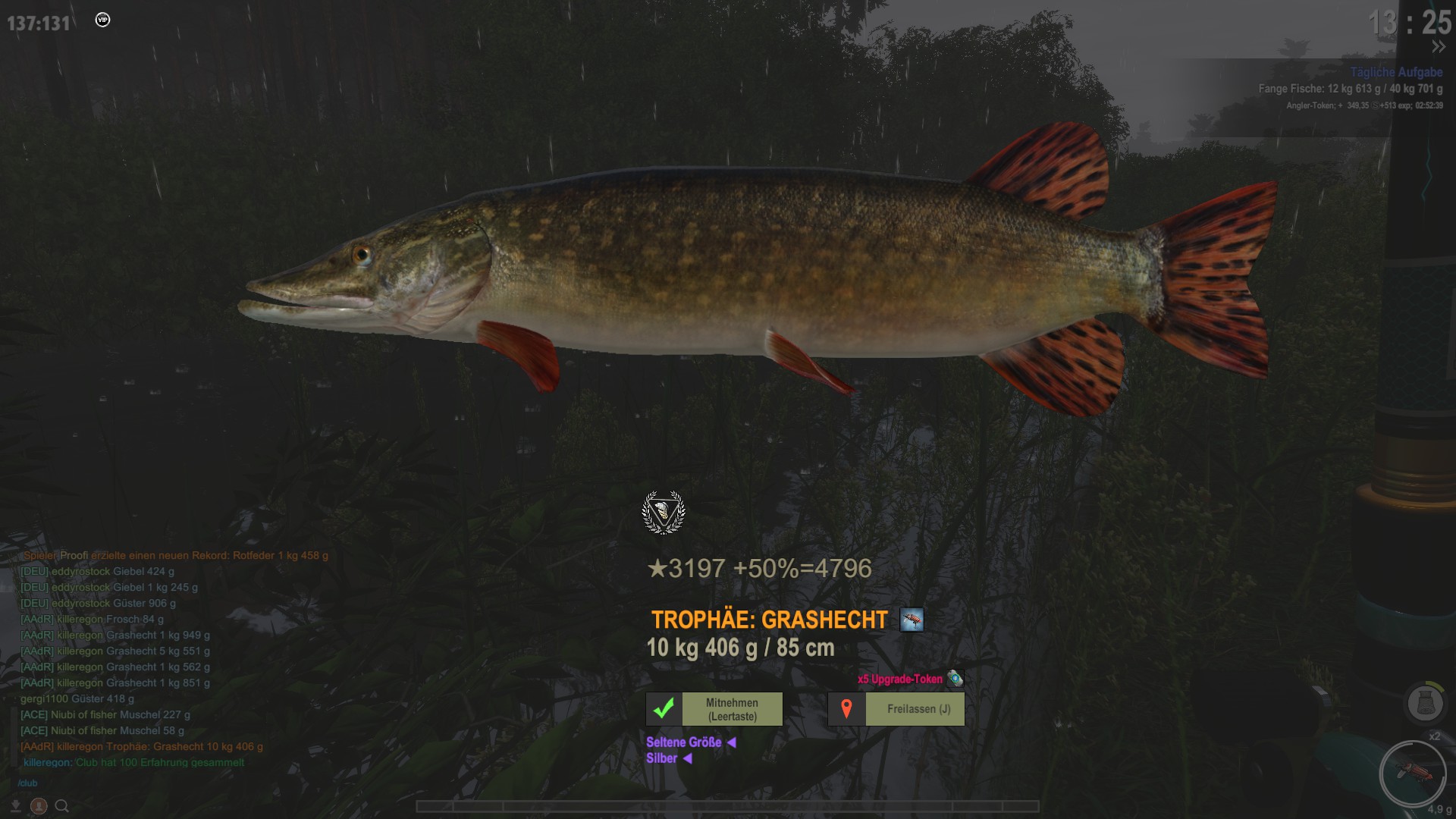The image size is (1456, 819).
Task: Click the VIP status badge
Action: (103, 20)
